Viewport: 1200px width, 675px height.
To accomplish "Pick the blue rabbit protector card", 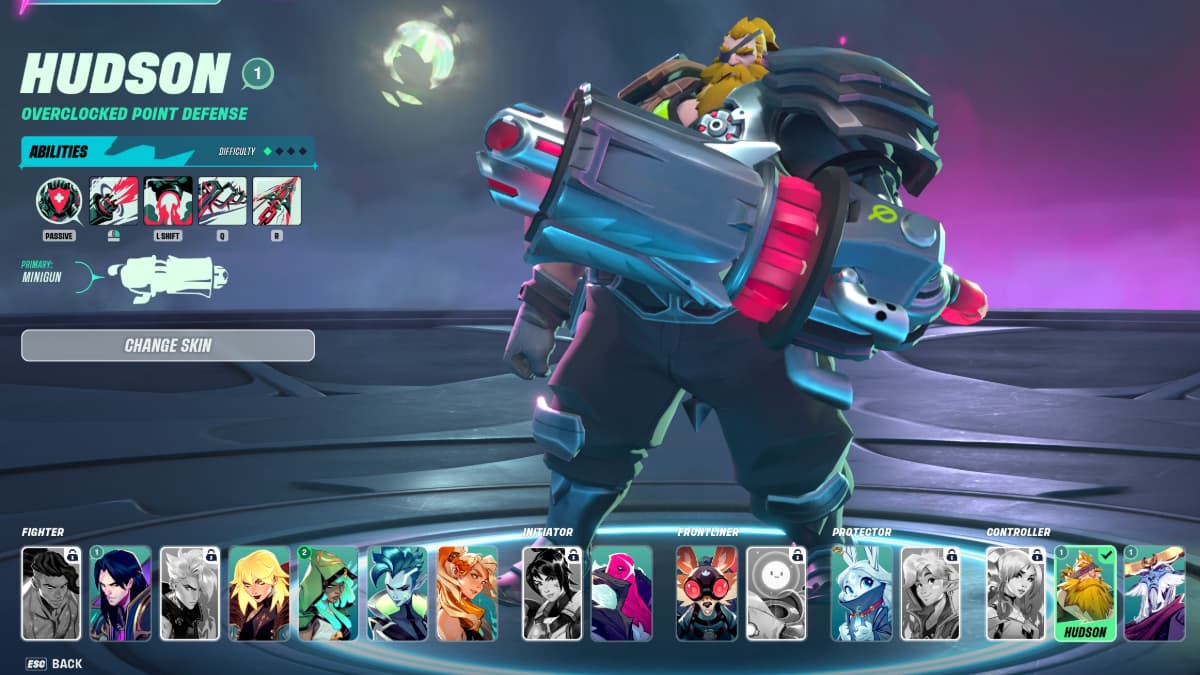I will pos(861,593).
